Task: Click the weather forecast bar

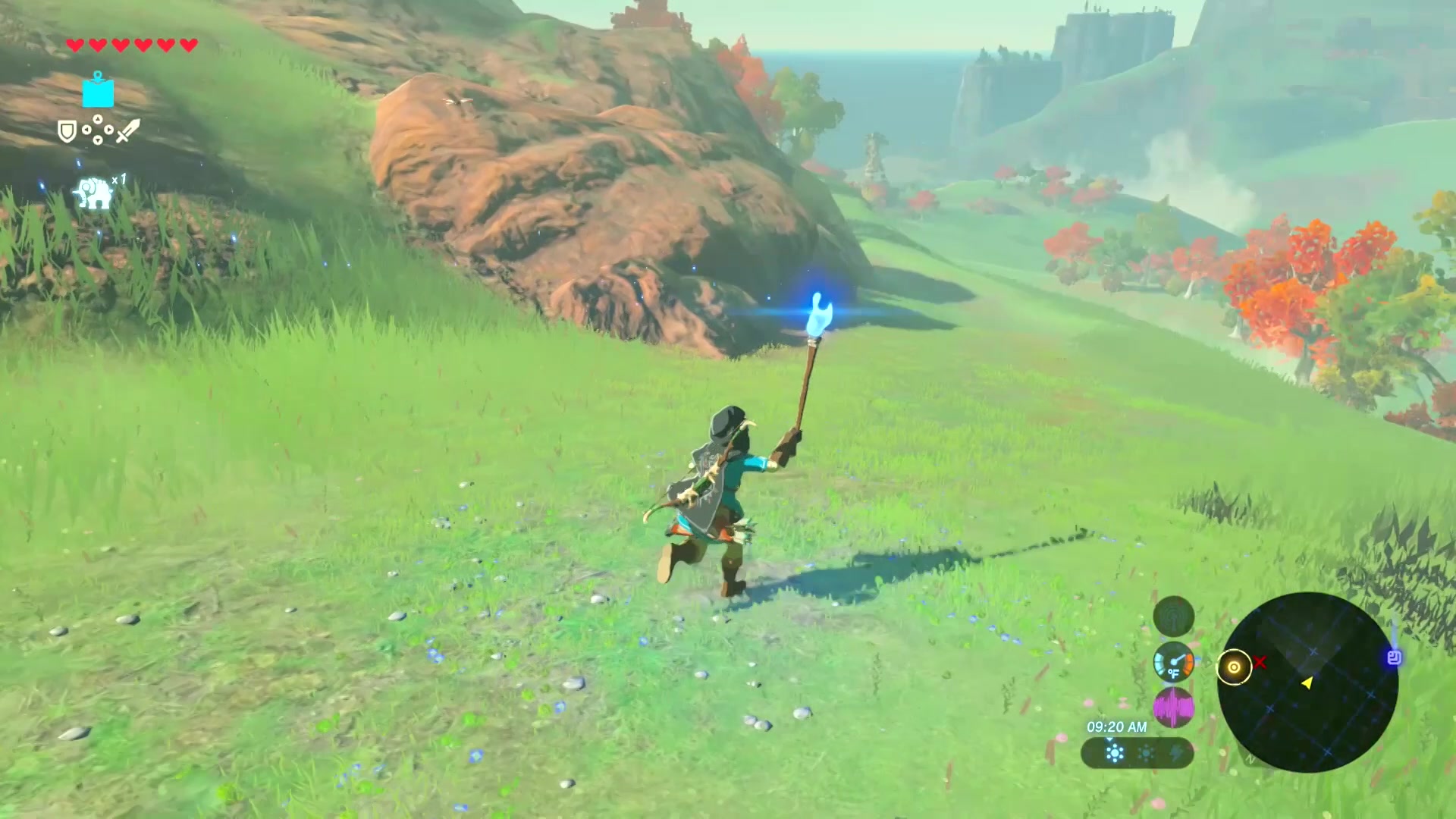Action: click(1137, 753)
